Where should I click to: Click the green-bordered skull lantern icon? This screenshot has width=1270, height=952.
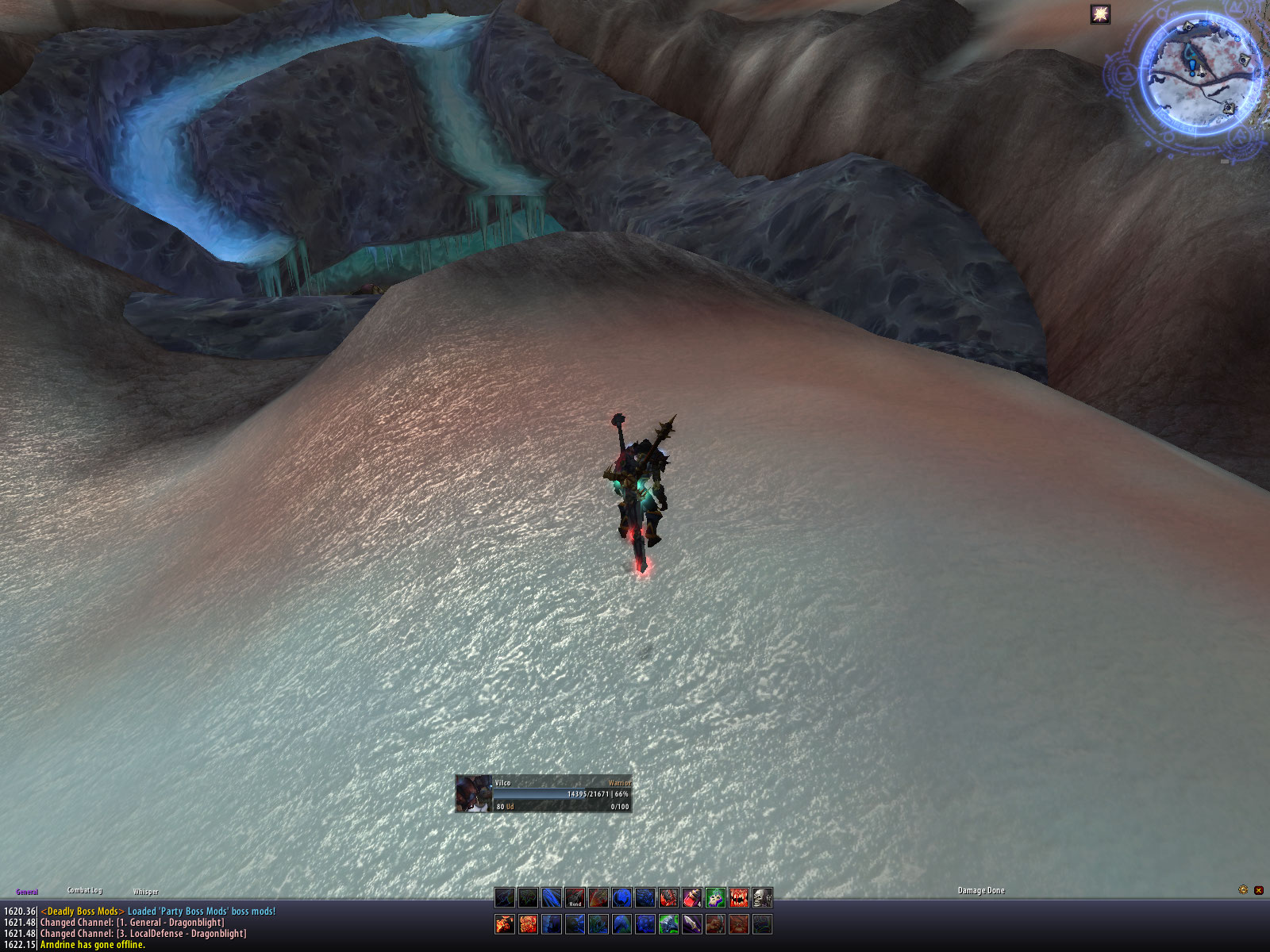[x=716, y=897]
